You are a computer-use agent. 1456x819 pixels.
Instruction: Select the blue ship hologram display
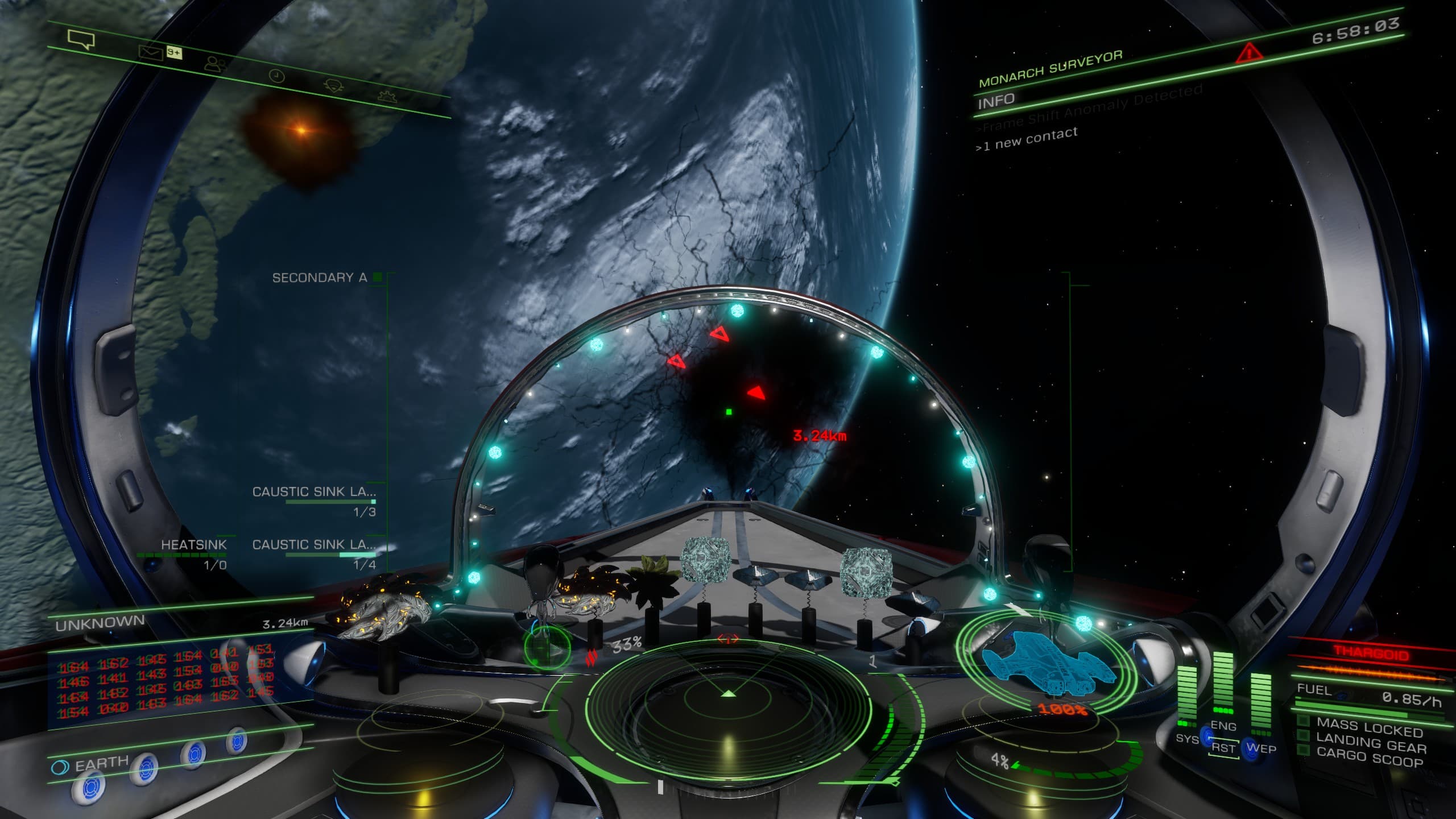tap(1048, 663)
